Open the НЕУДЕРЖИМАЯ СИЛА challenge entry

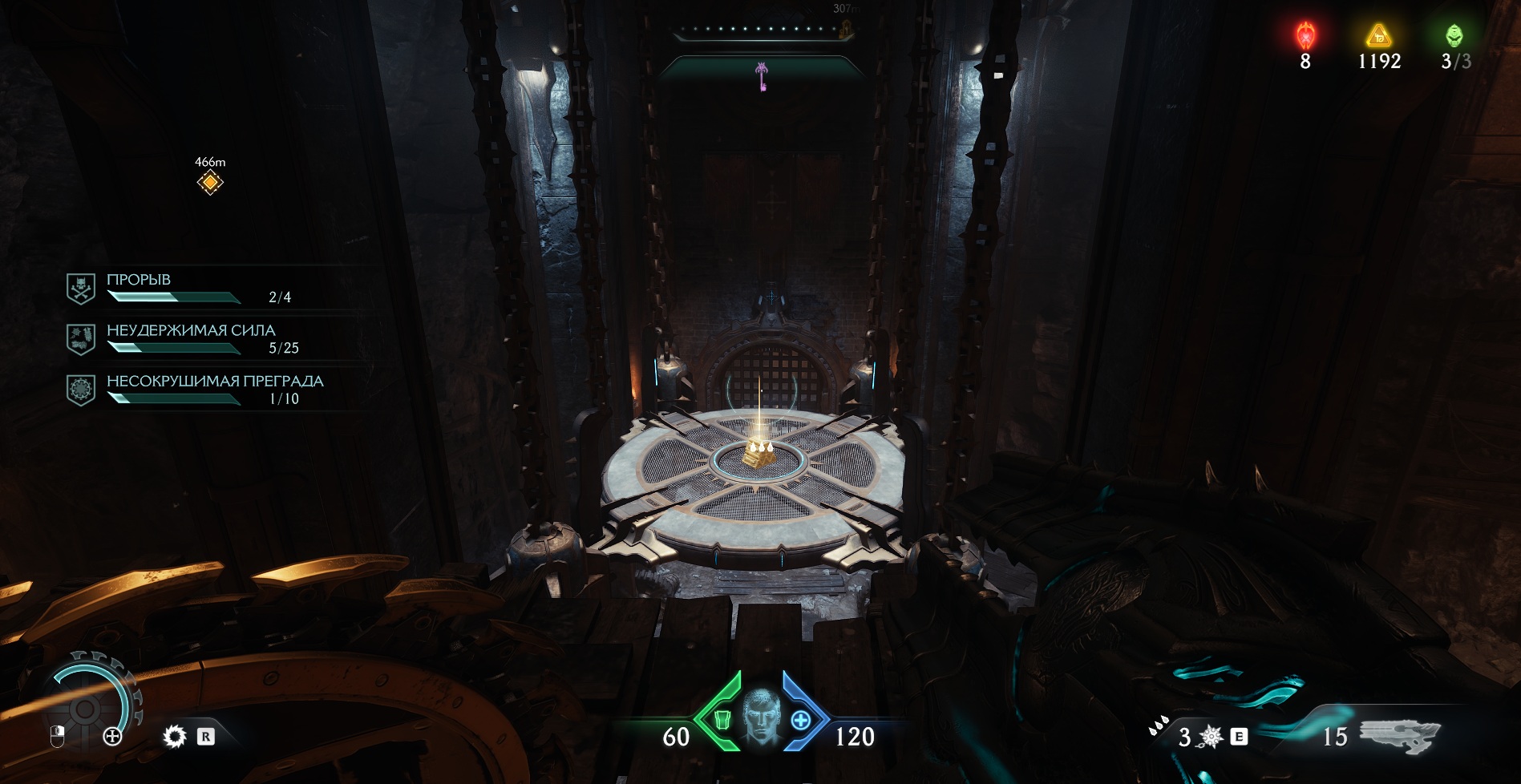point(192,338)
